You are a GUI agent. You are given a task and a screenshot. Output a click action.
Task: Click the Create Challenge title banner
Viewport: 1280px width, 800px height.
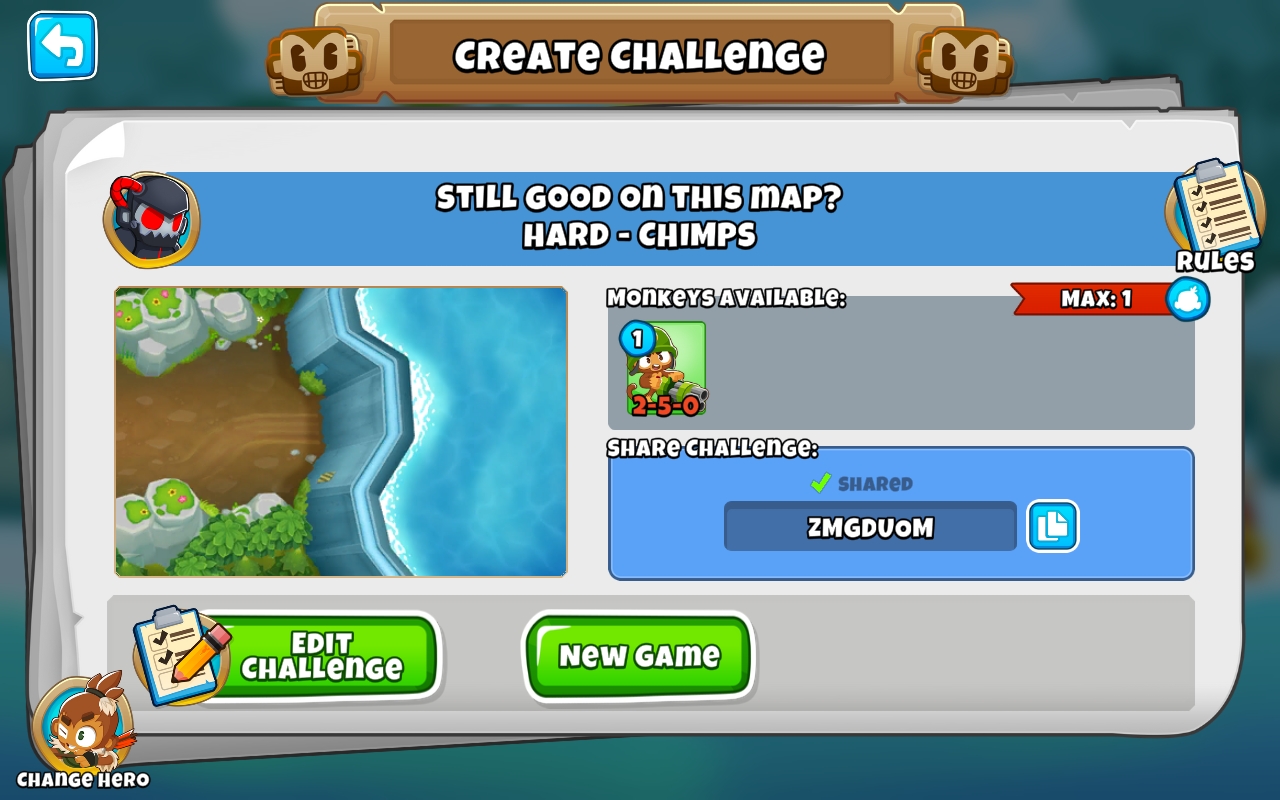pos(640,56)
